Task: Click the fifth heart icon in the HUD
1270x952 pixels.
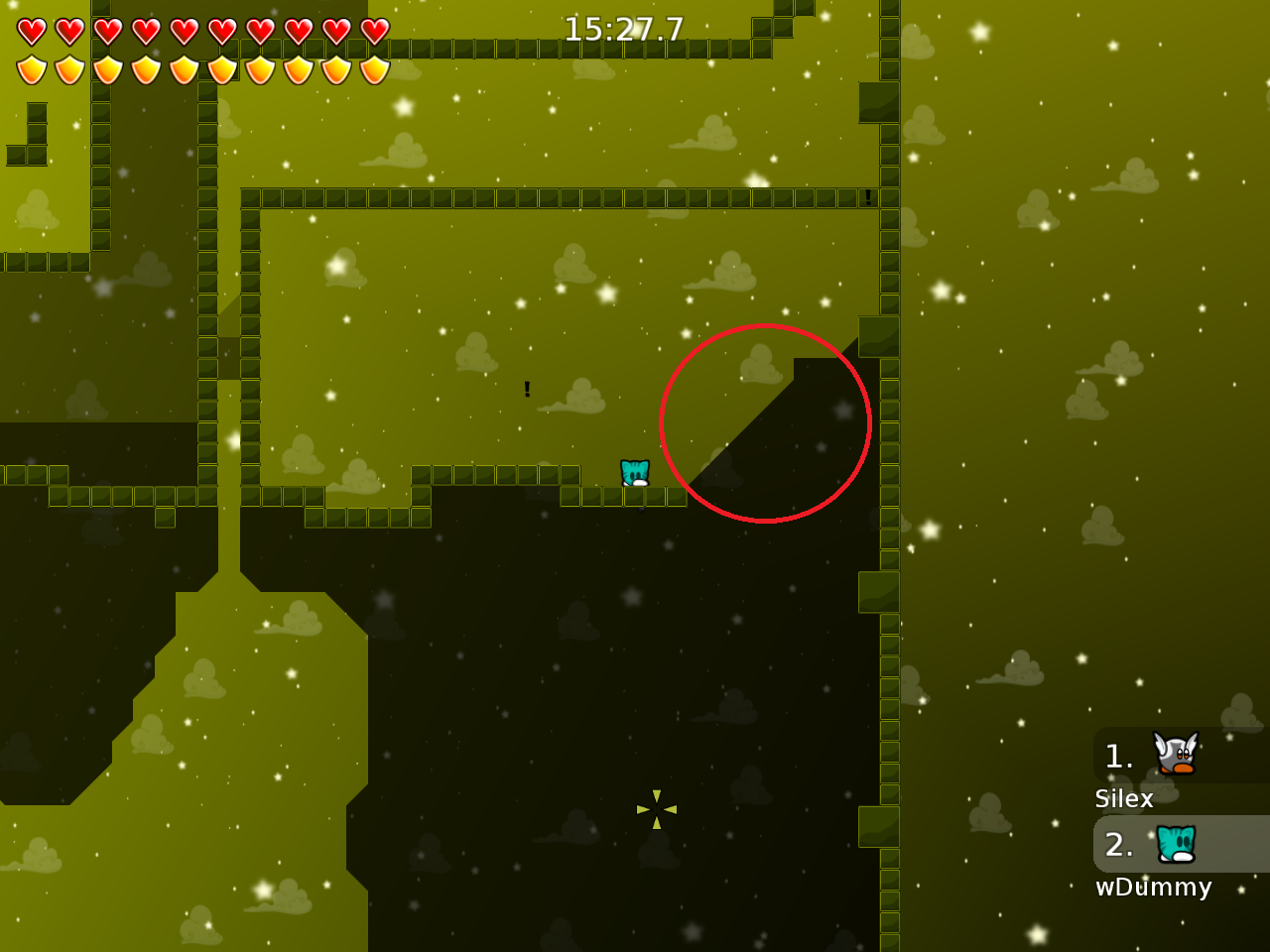Action: pos(184,31)
